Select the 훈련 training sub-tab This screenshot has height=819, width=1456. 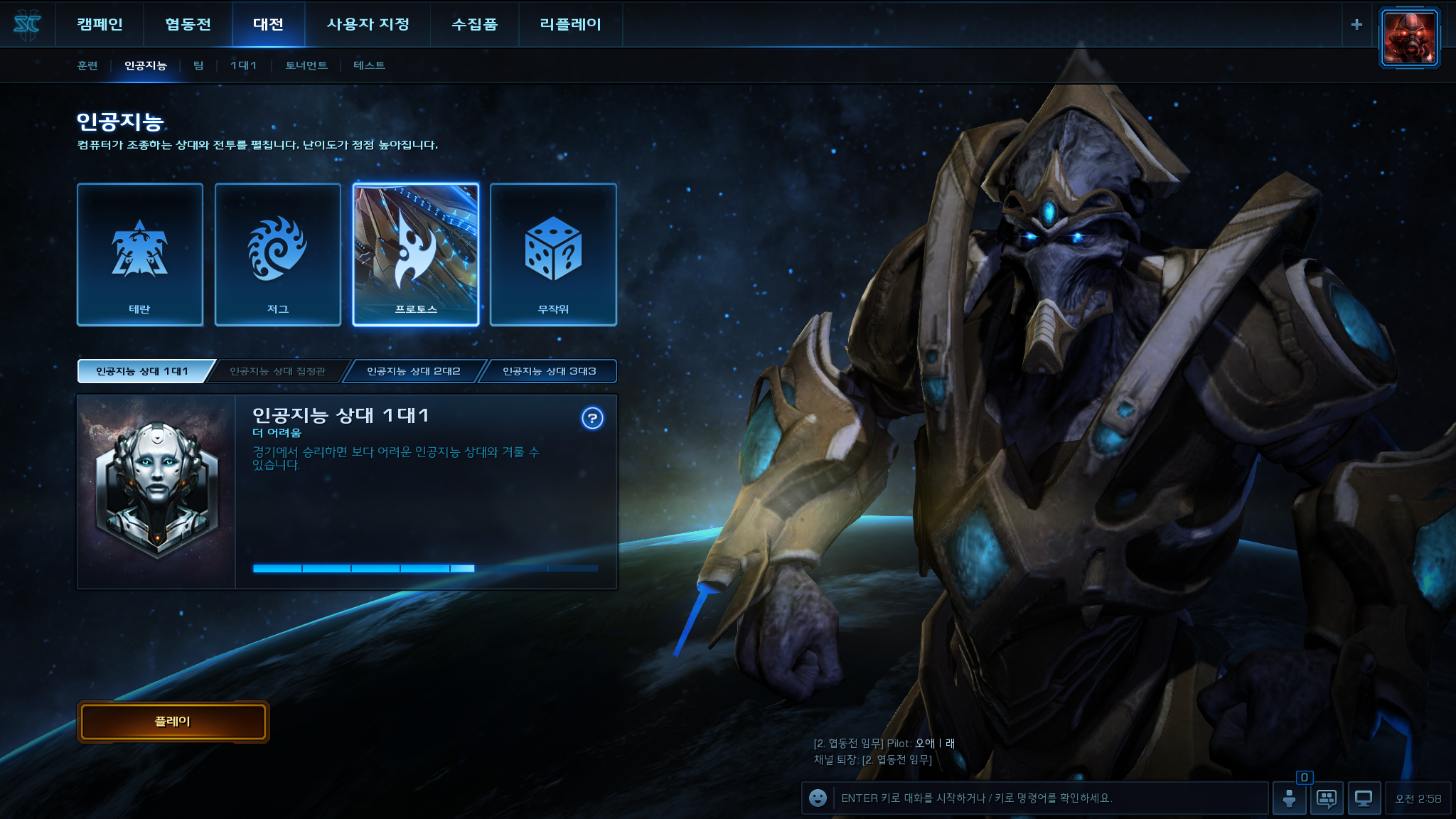coord(87,65)
